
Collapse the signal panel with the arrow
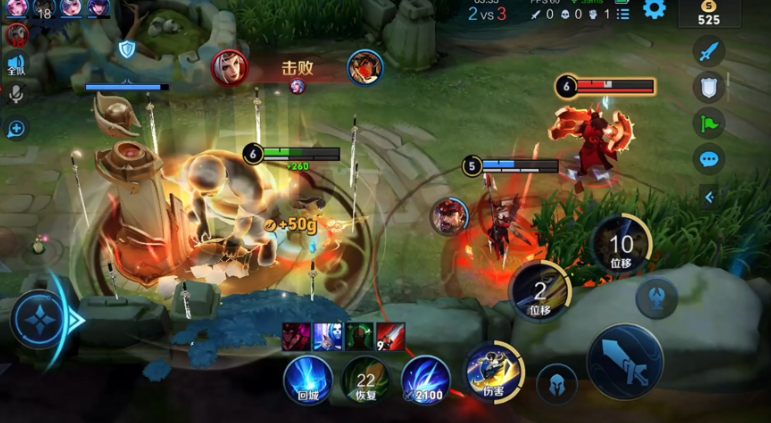709,197
